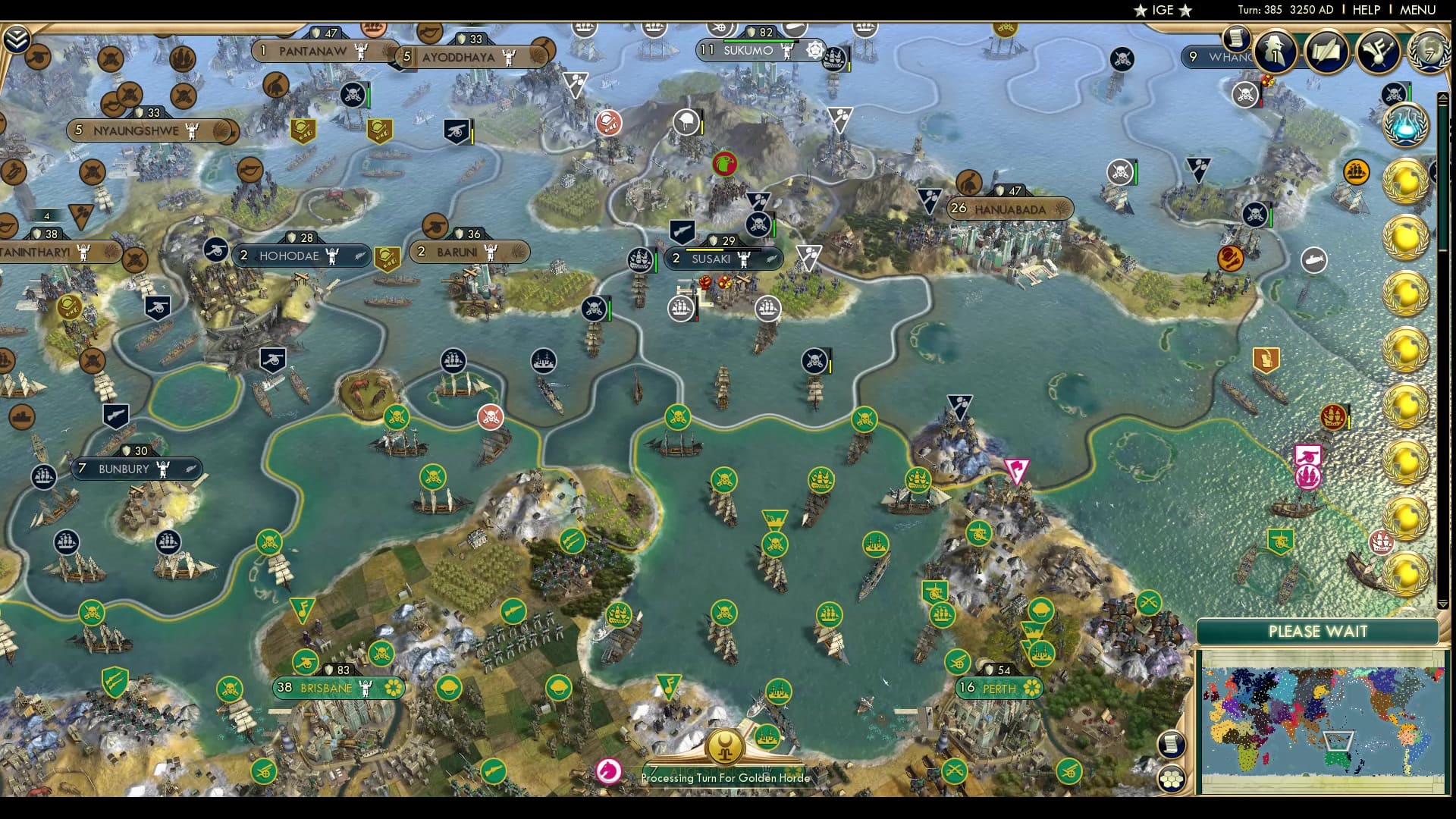
Task: Open the social policies scroll-and-quill icon
Action: [1327, 51]
